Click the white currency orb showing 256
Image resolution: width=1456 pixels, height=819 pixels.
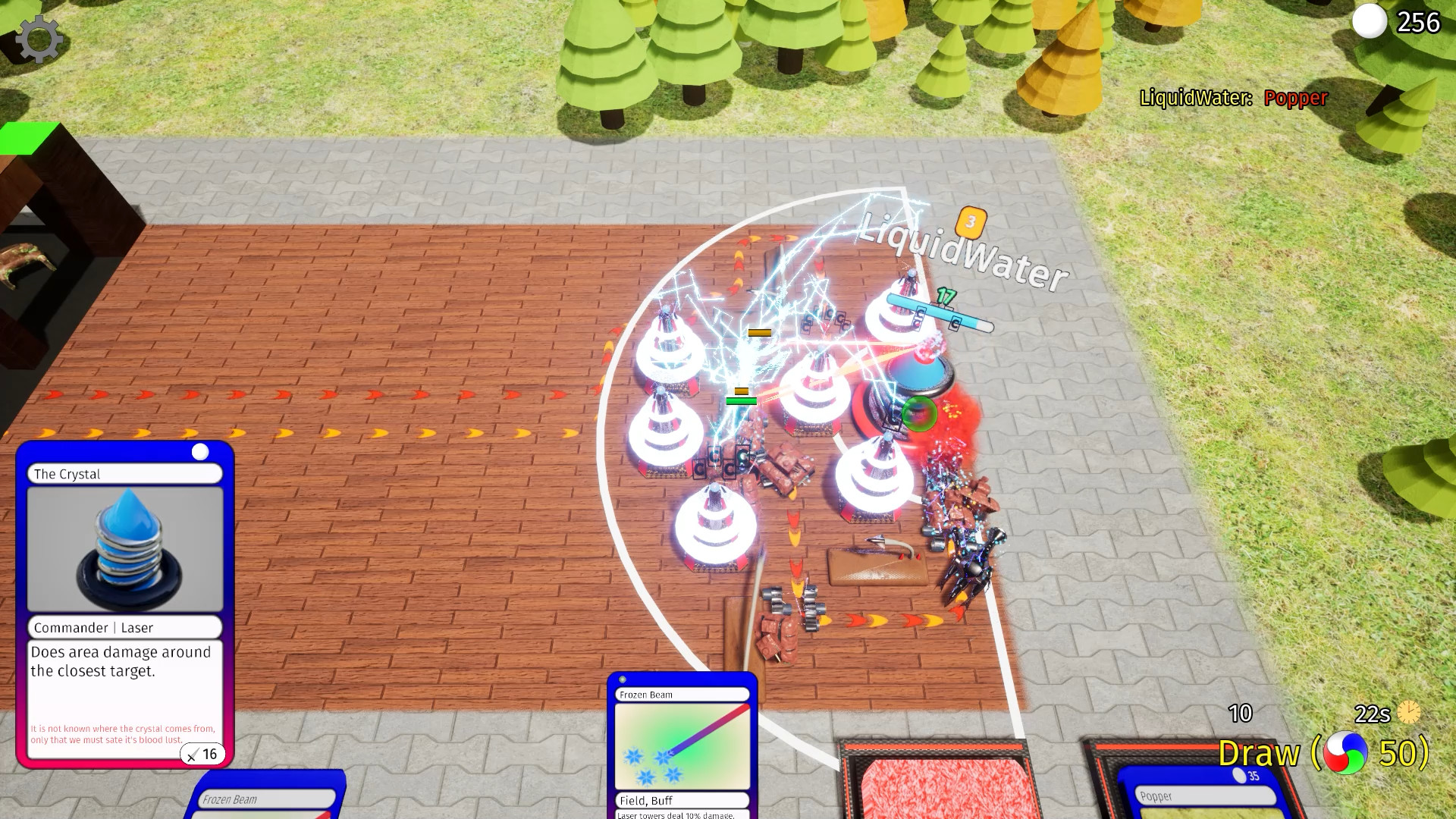1370,24
